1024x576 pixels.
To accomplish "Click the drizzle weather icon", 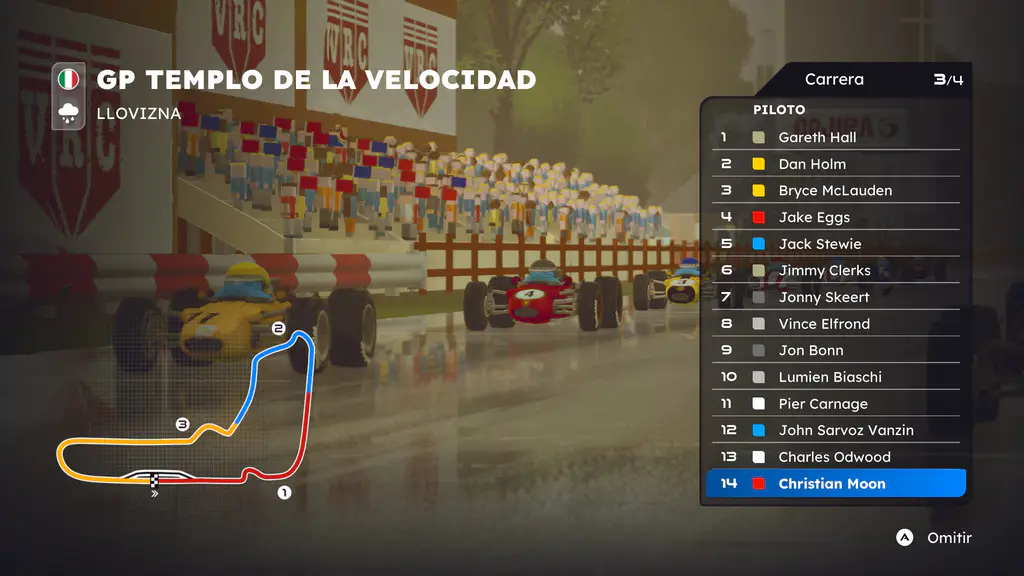I will point(69,113).
